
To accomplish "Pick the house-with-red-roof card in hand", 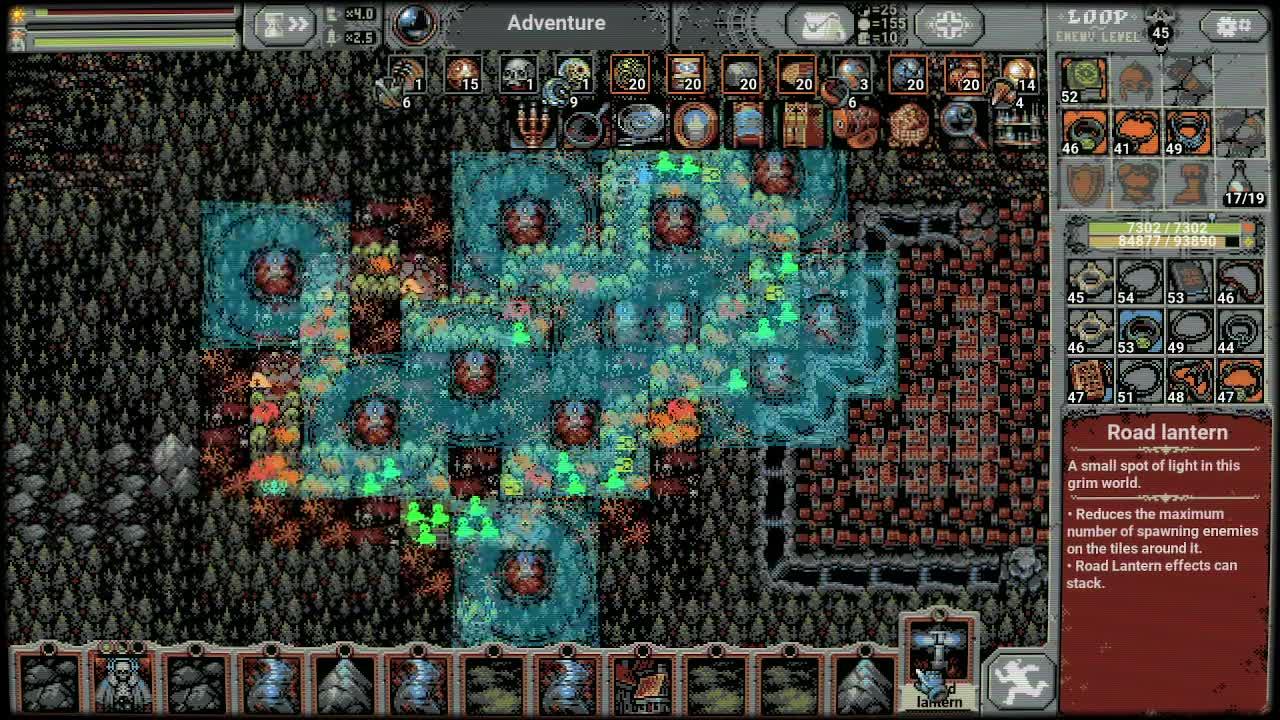I will tap(643, 683).
